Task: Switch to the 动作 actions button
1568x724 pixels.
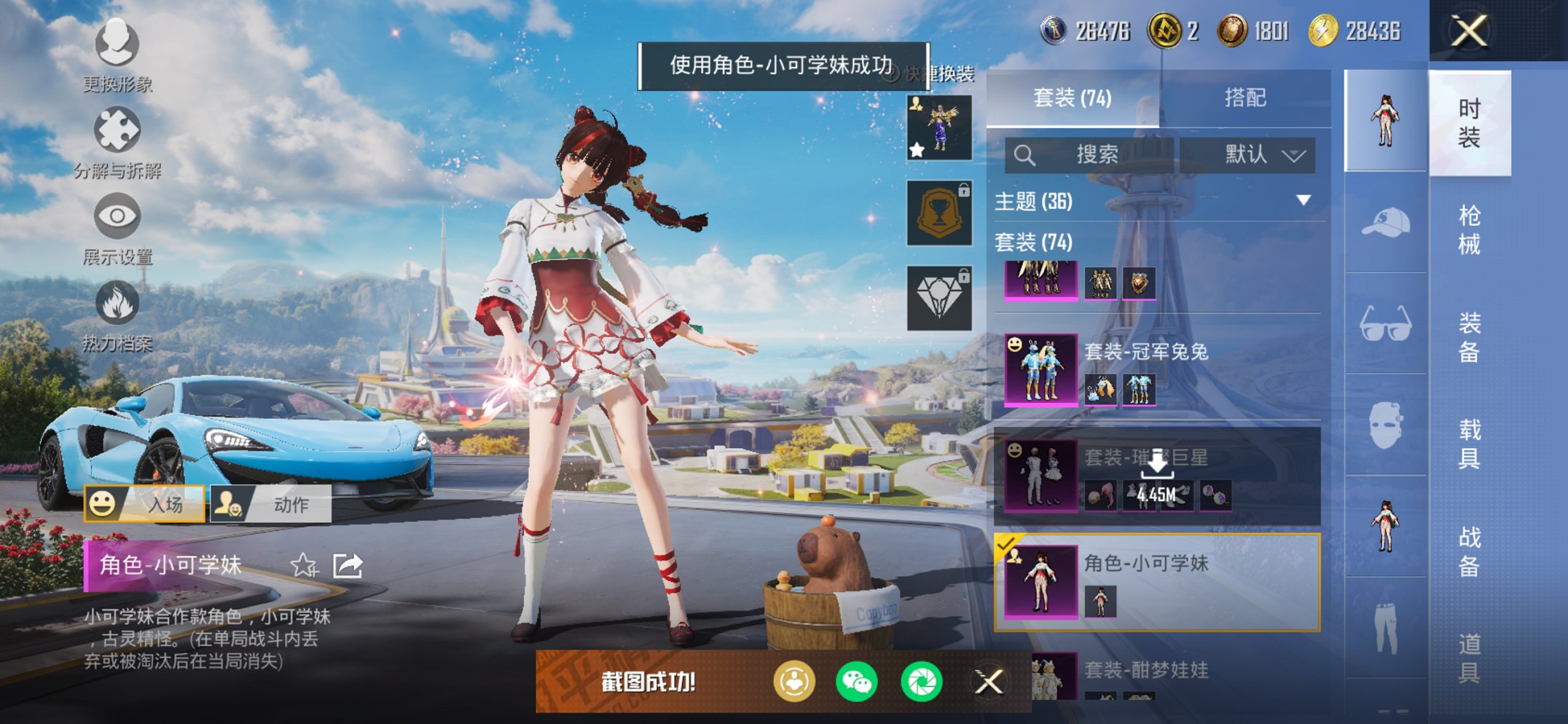Action: click(x=270, y=503)
